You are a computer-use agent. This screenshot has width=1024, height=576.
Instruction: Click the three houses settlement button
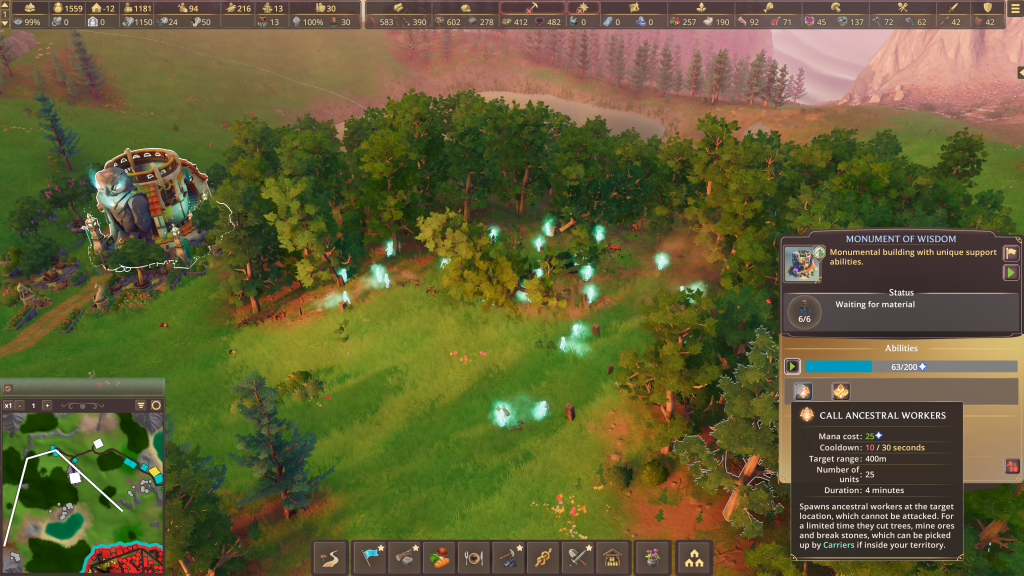point(692,557)
